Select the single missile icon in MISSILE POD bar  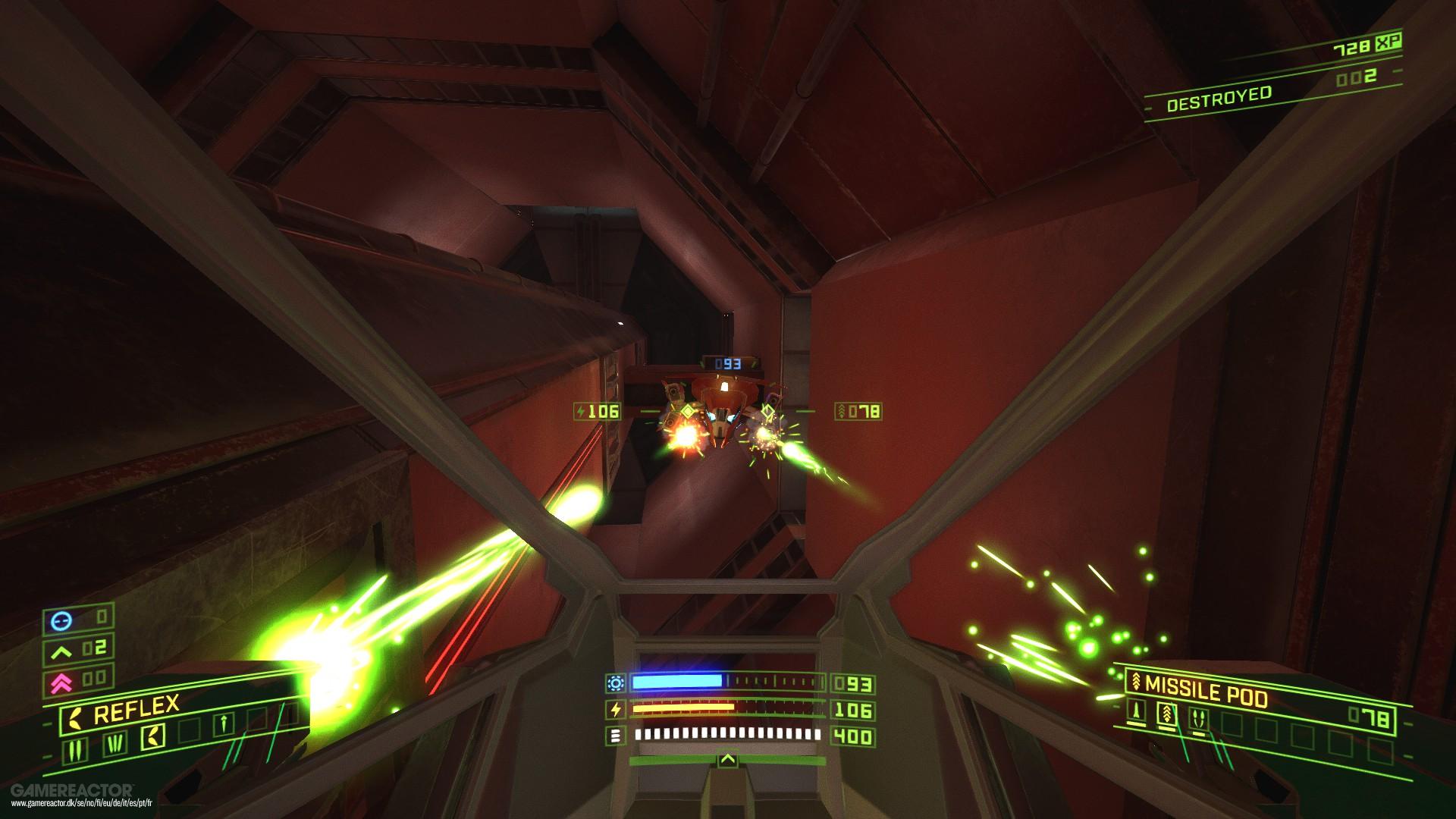1136,712
